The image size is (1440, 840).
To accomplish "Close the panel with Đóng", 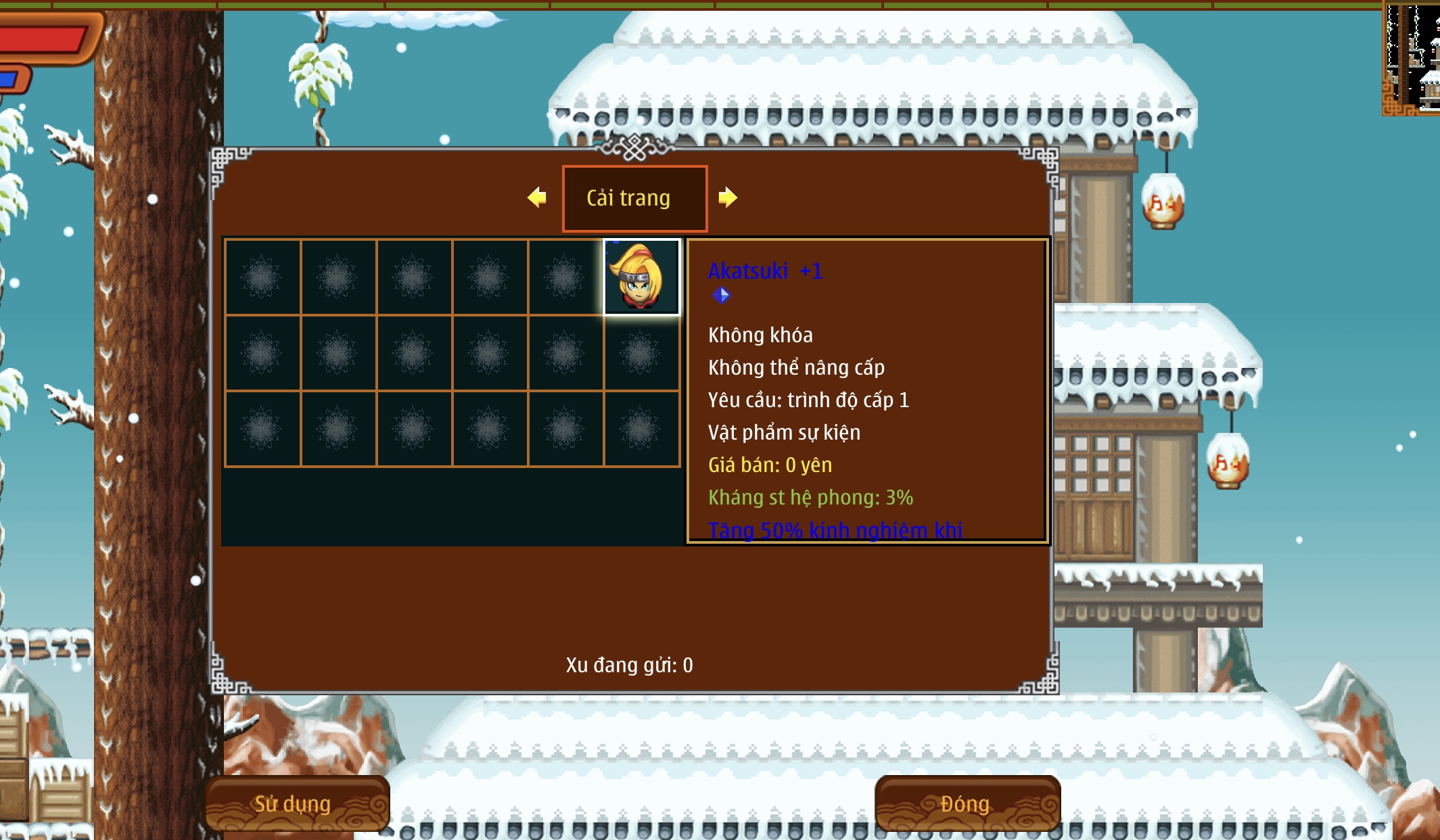I will (x=967, y=803).
